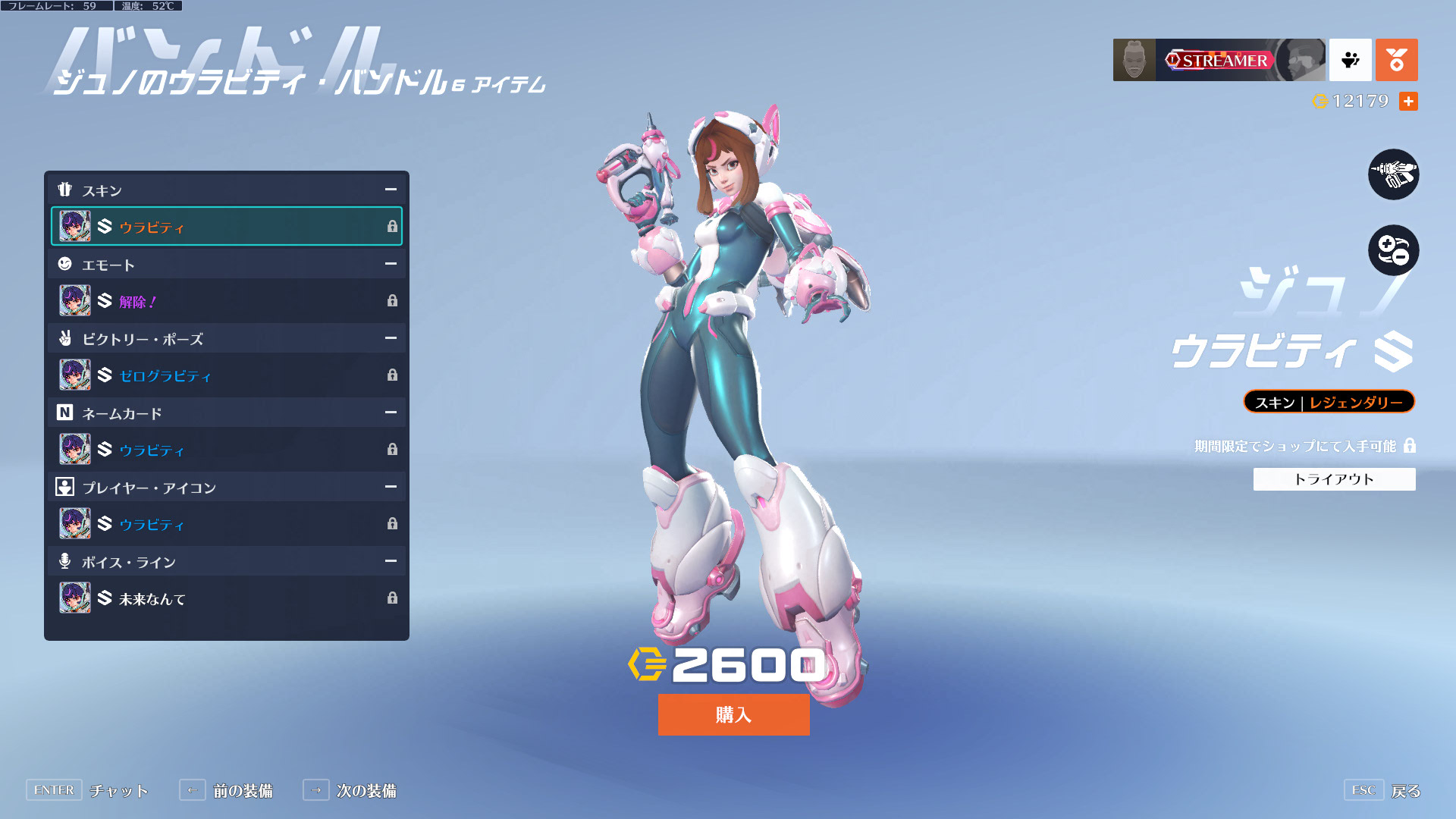
Task: Select the ウラビティ skin row
Action: point(226,227)
